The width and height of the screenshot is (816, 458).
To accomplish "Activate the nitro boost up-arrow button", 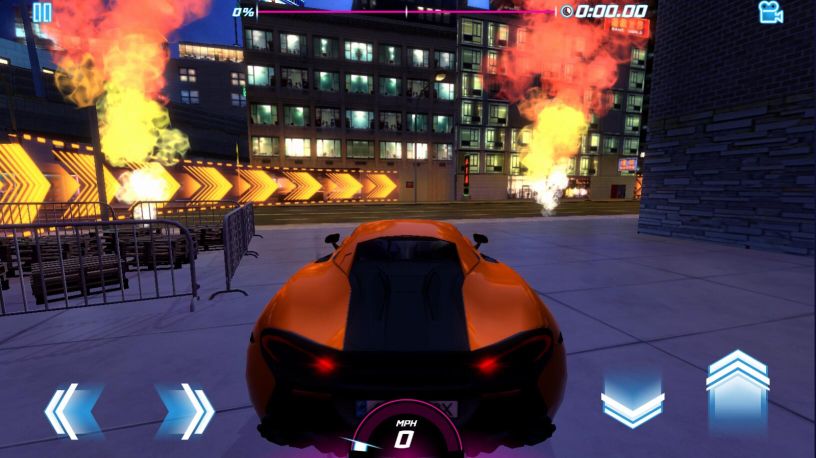I will [737, 392].
